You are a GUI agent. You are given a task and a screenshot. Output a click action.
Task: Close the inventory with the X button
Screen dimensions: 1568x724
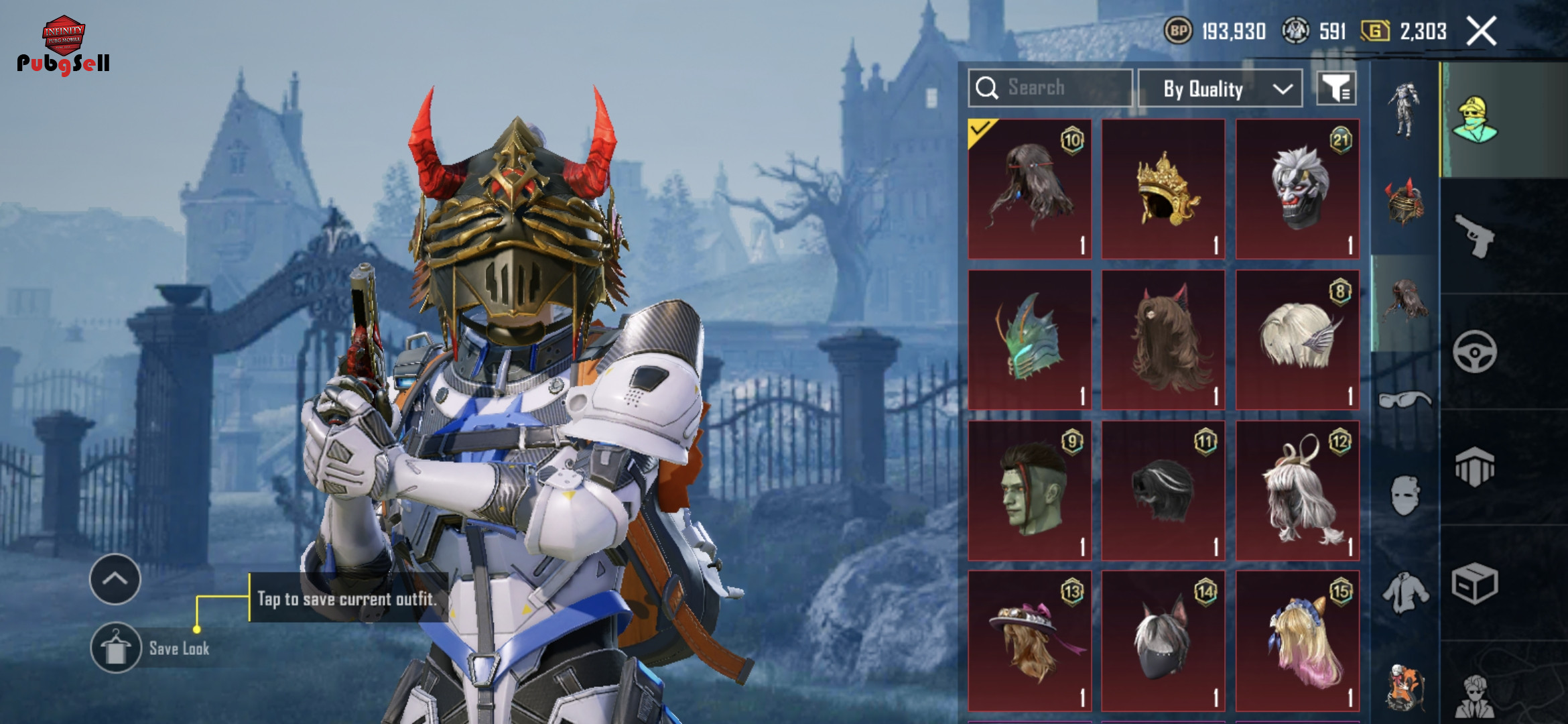pos(1481,32)
